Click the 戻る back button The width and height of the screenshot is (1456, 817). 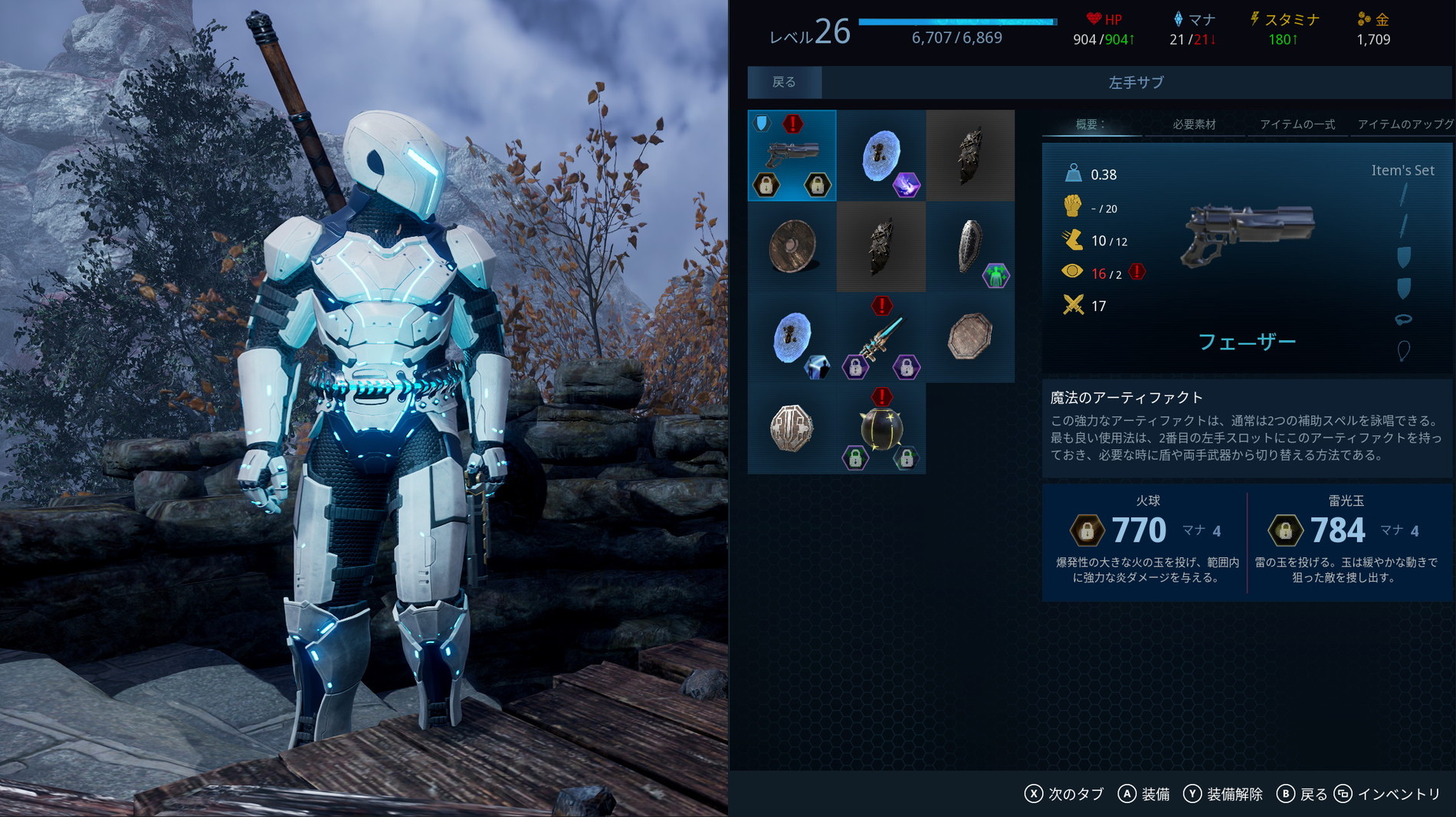click(x=784, y=82)
